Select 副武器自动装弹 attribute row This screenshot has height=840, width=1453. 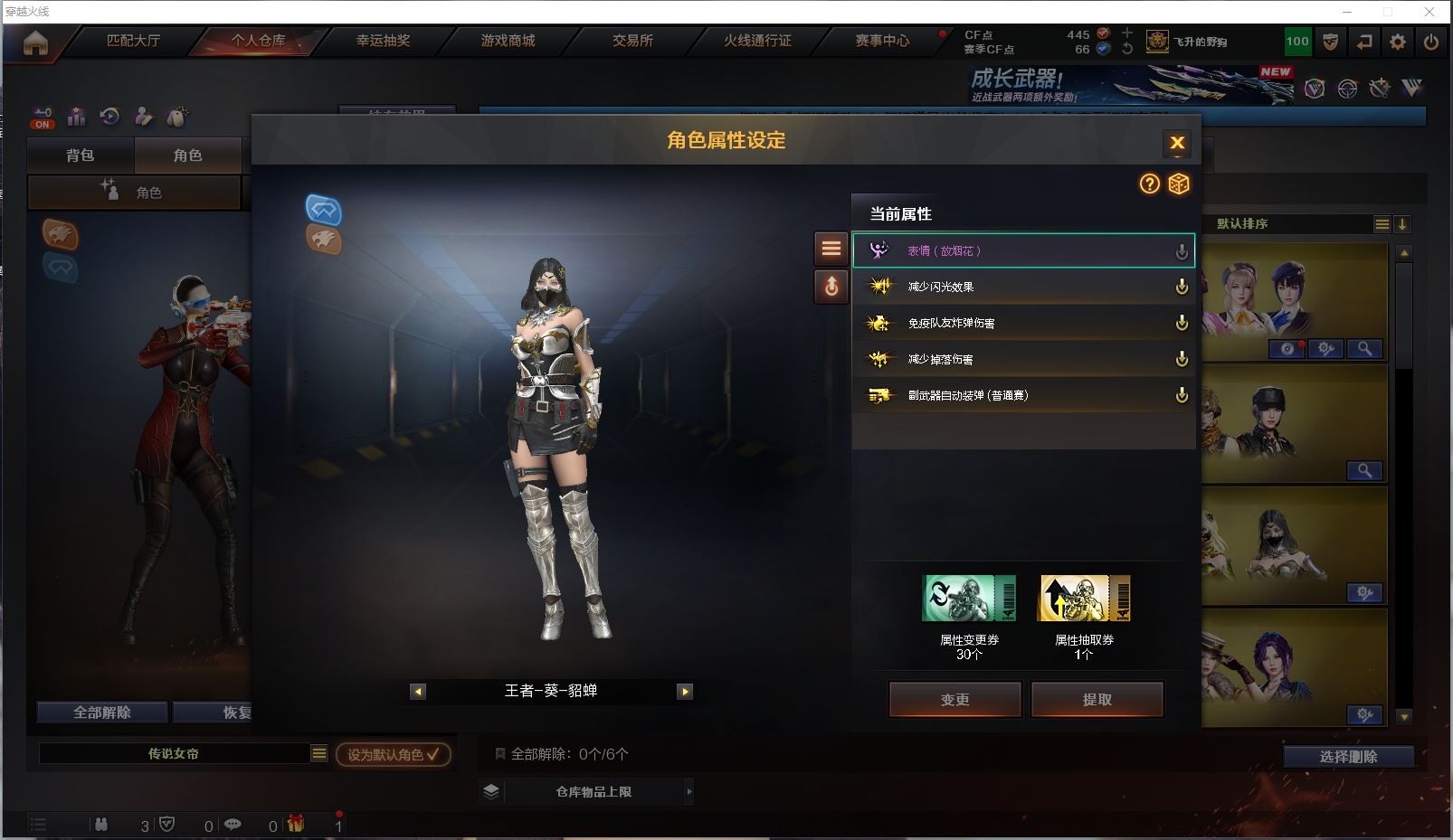[1022, 395]
